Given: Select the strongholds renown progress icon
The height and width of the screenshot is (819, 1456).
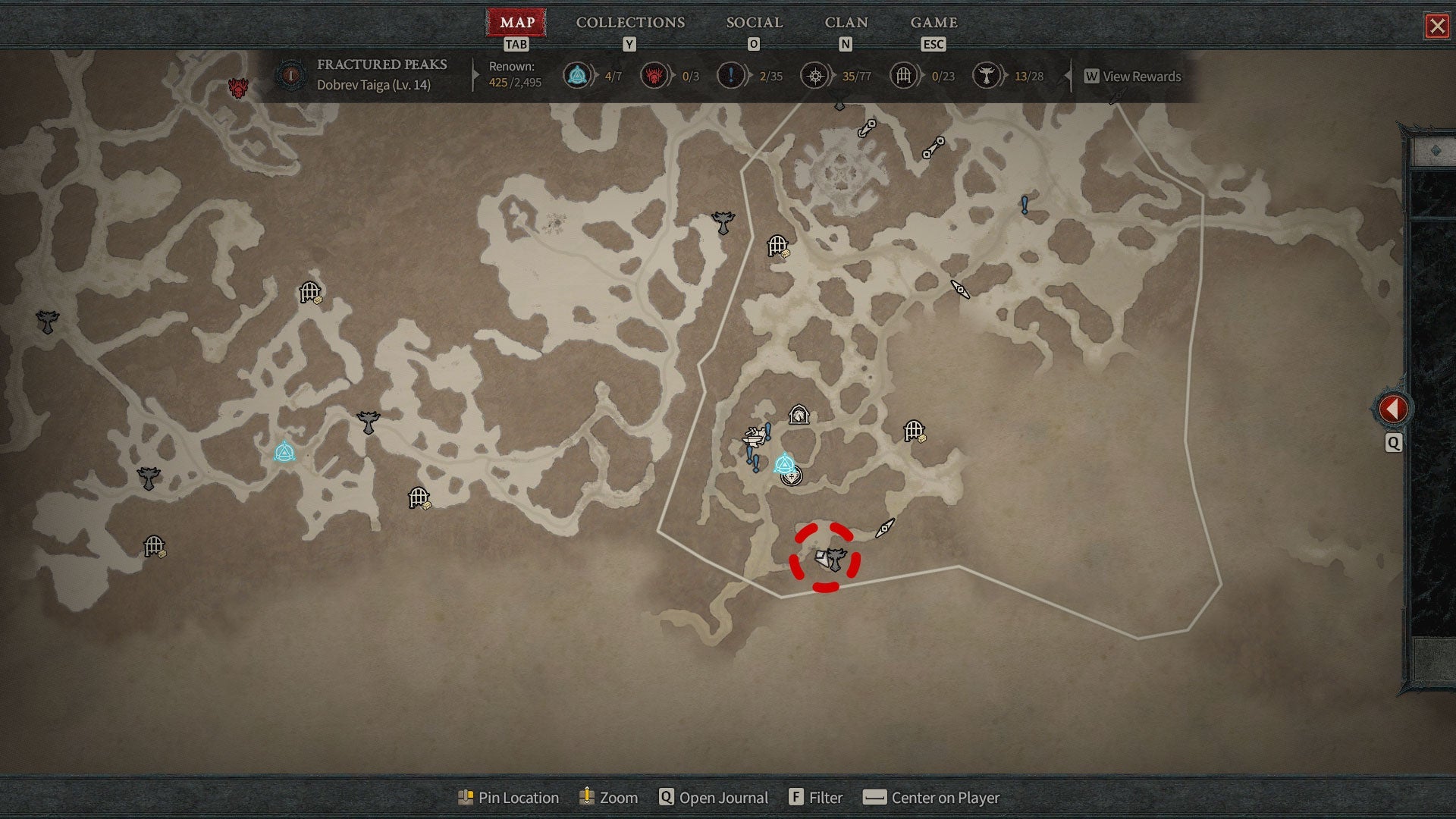Looking at the screenshot, I should pos(654,76).
